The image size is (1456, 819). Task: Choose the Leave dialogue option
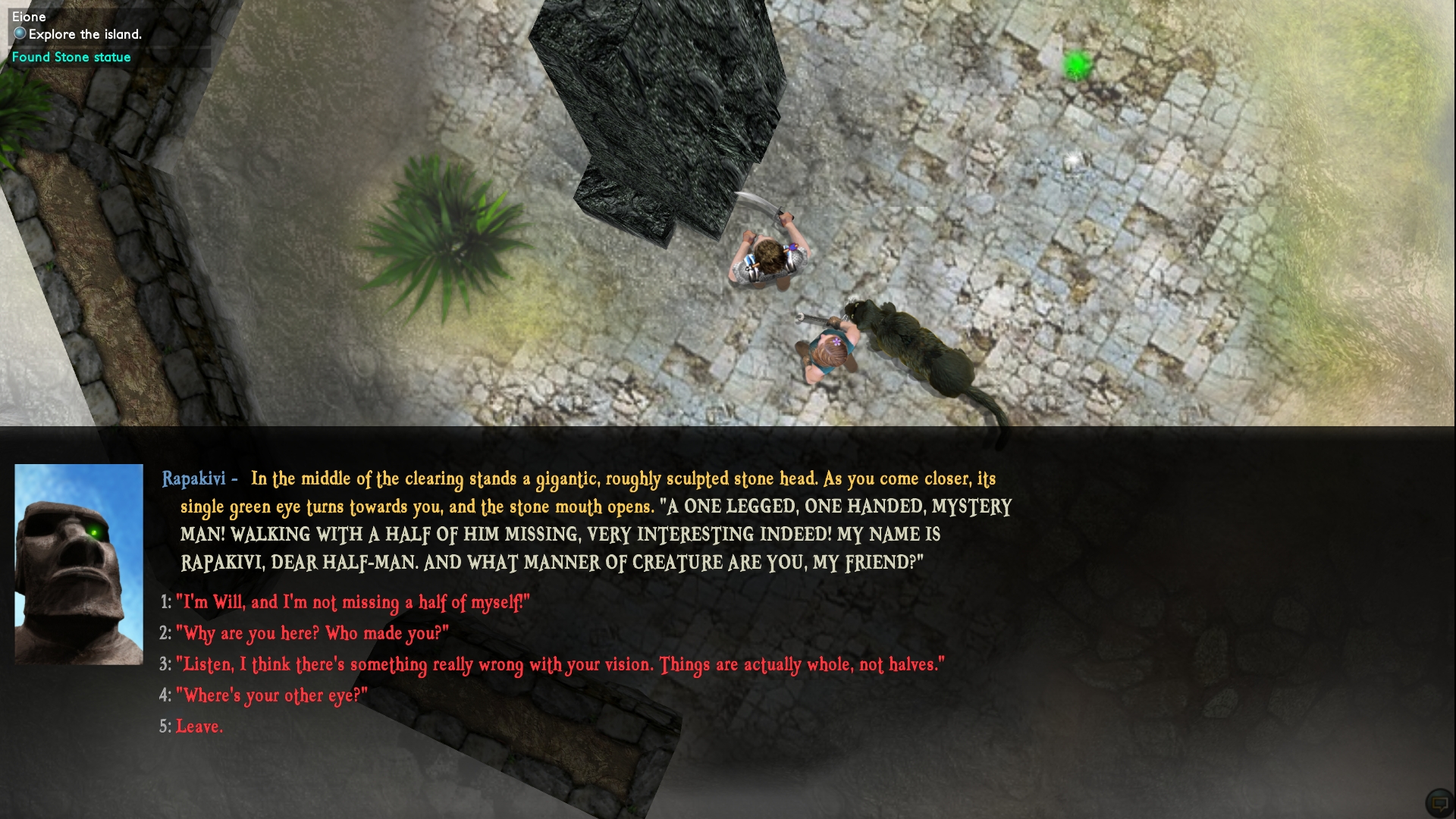(199, 726)
